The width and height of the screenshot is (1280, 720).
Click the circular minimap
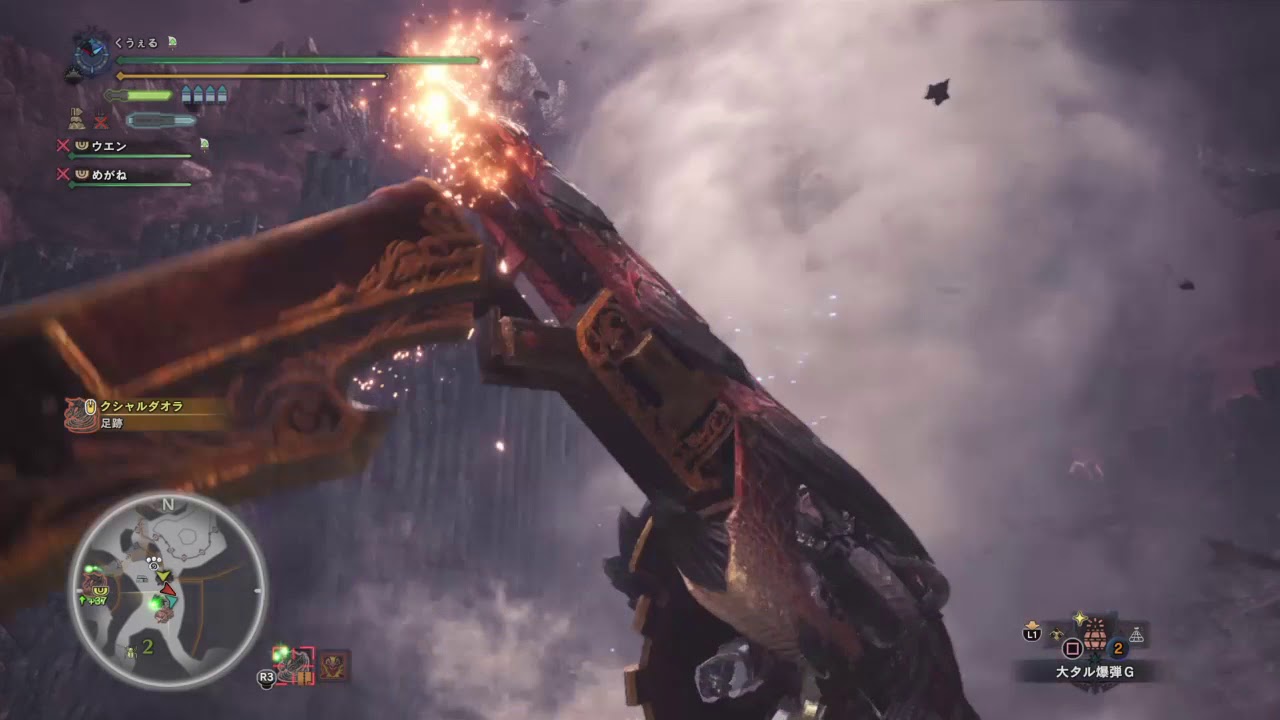[167, 590]
